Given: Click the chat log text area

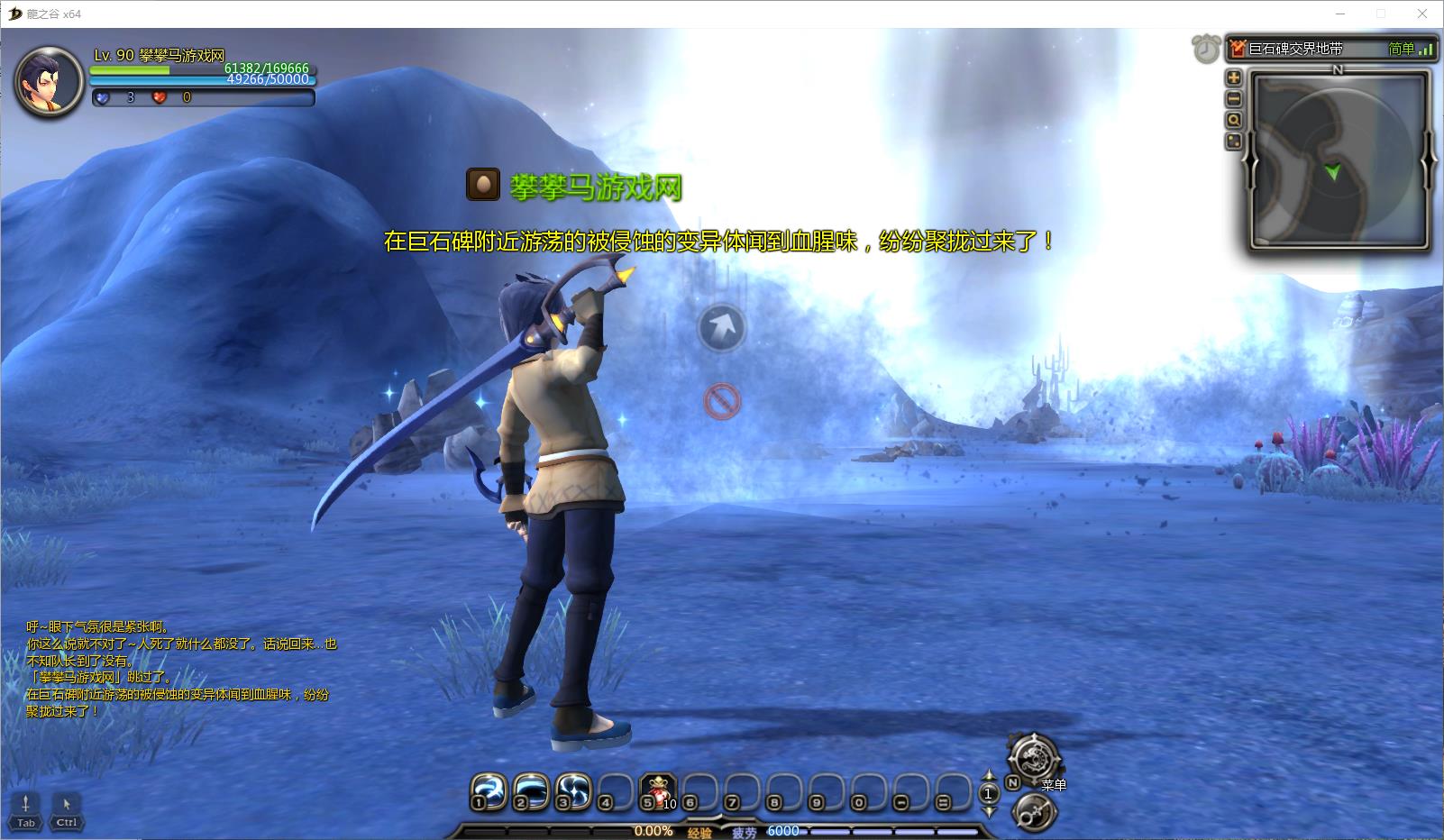Looking at the screenshot, I should [180, 669].
